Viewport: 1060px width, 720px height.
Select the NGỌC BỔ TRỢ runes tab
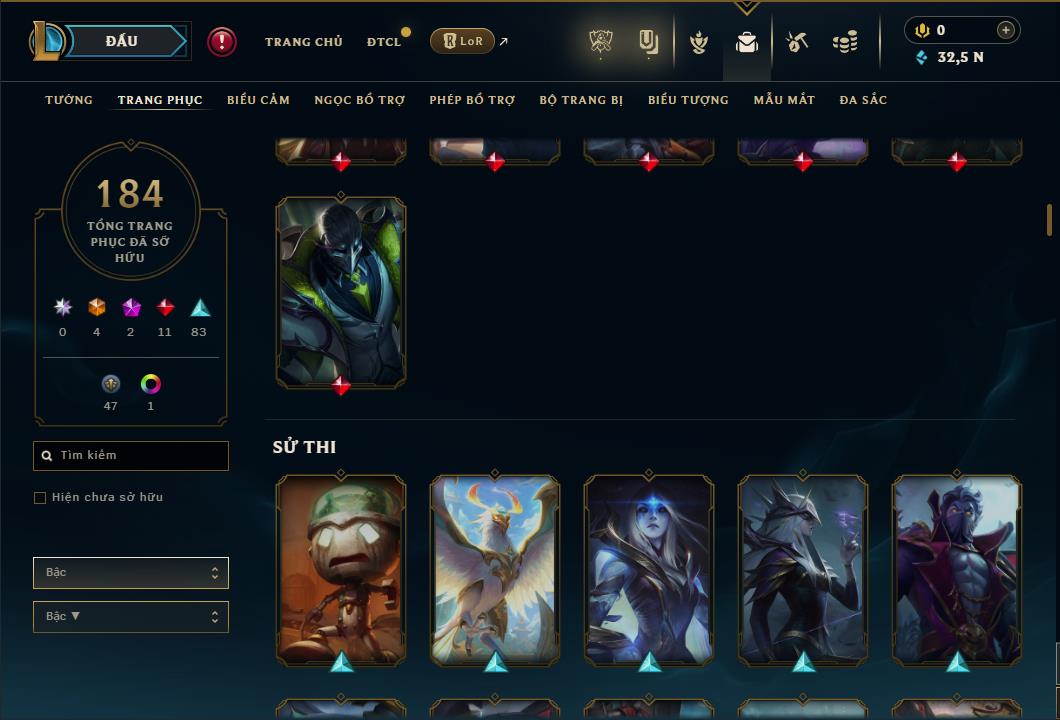[360, 100]
